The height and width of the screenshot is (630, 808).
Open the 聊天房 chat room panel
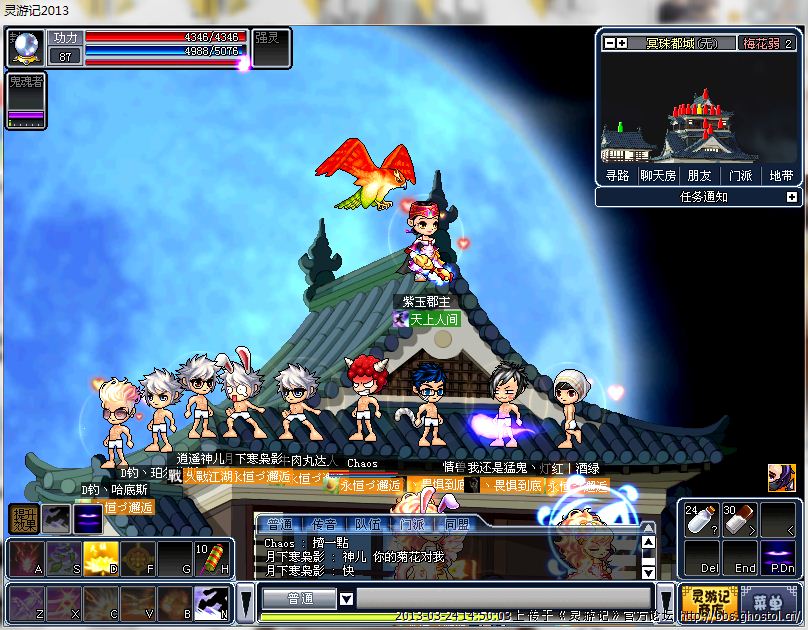658,175
